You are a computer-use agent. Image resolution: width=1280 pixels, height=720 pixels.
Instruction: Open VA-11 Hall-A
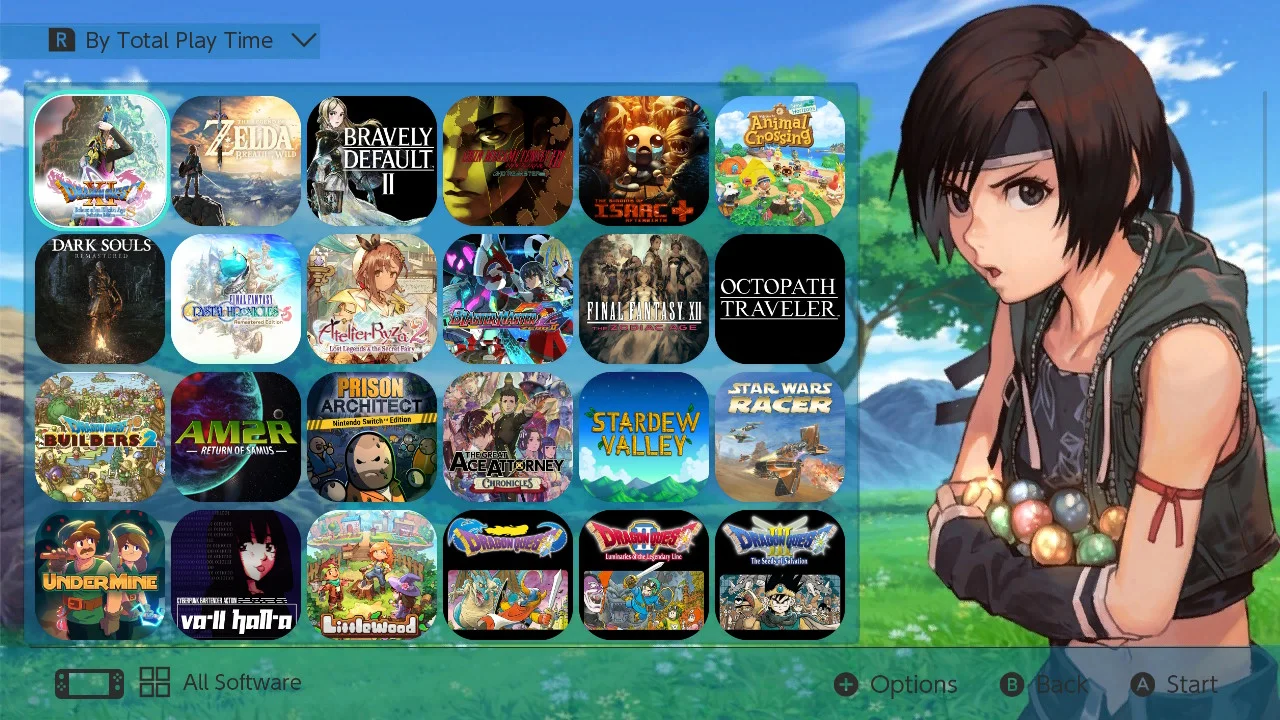click(235, 572)
